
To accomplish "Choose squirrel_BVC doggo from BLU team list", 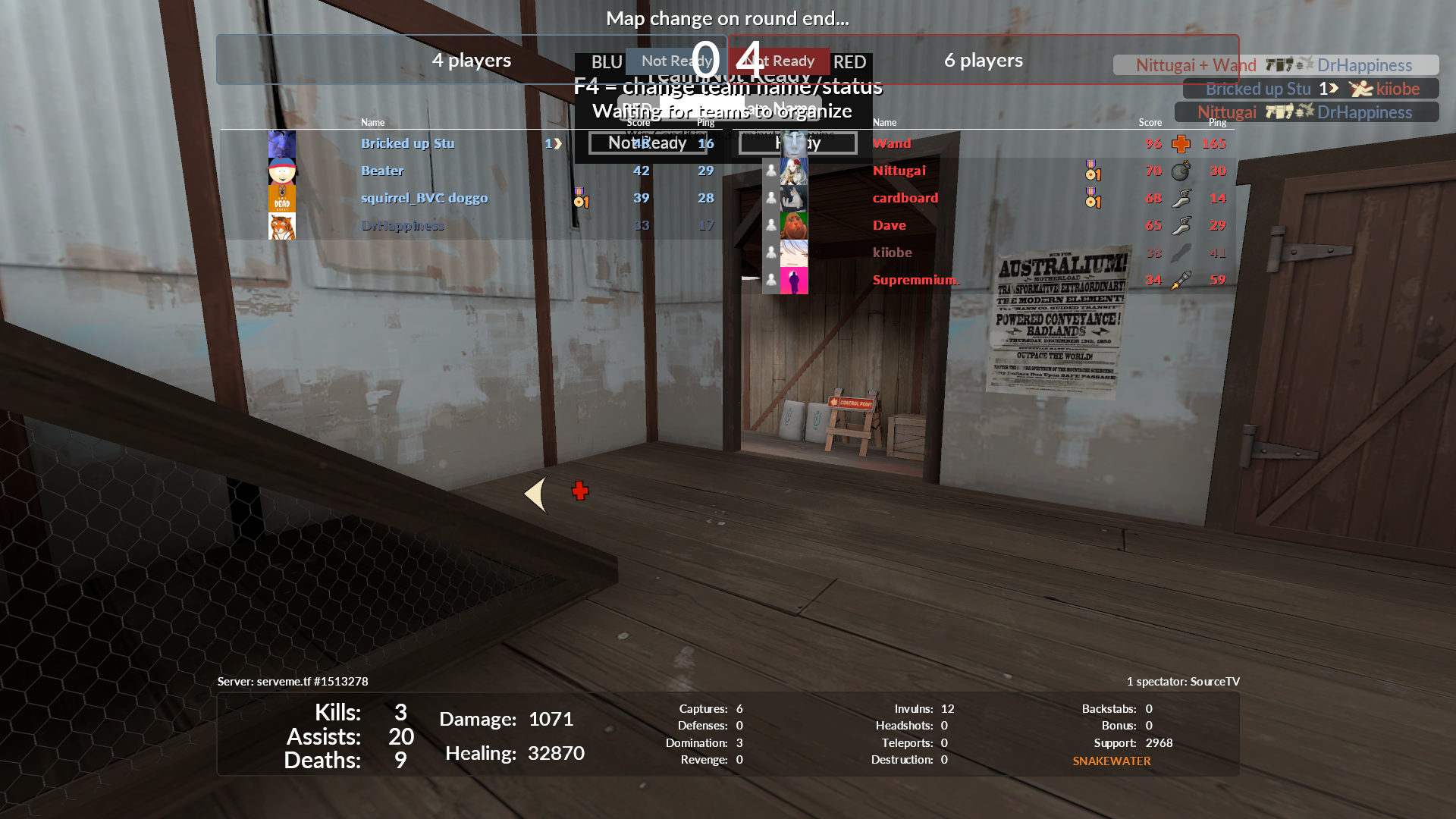I will coord(424,198).
